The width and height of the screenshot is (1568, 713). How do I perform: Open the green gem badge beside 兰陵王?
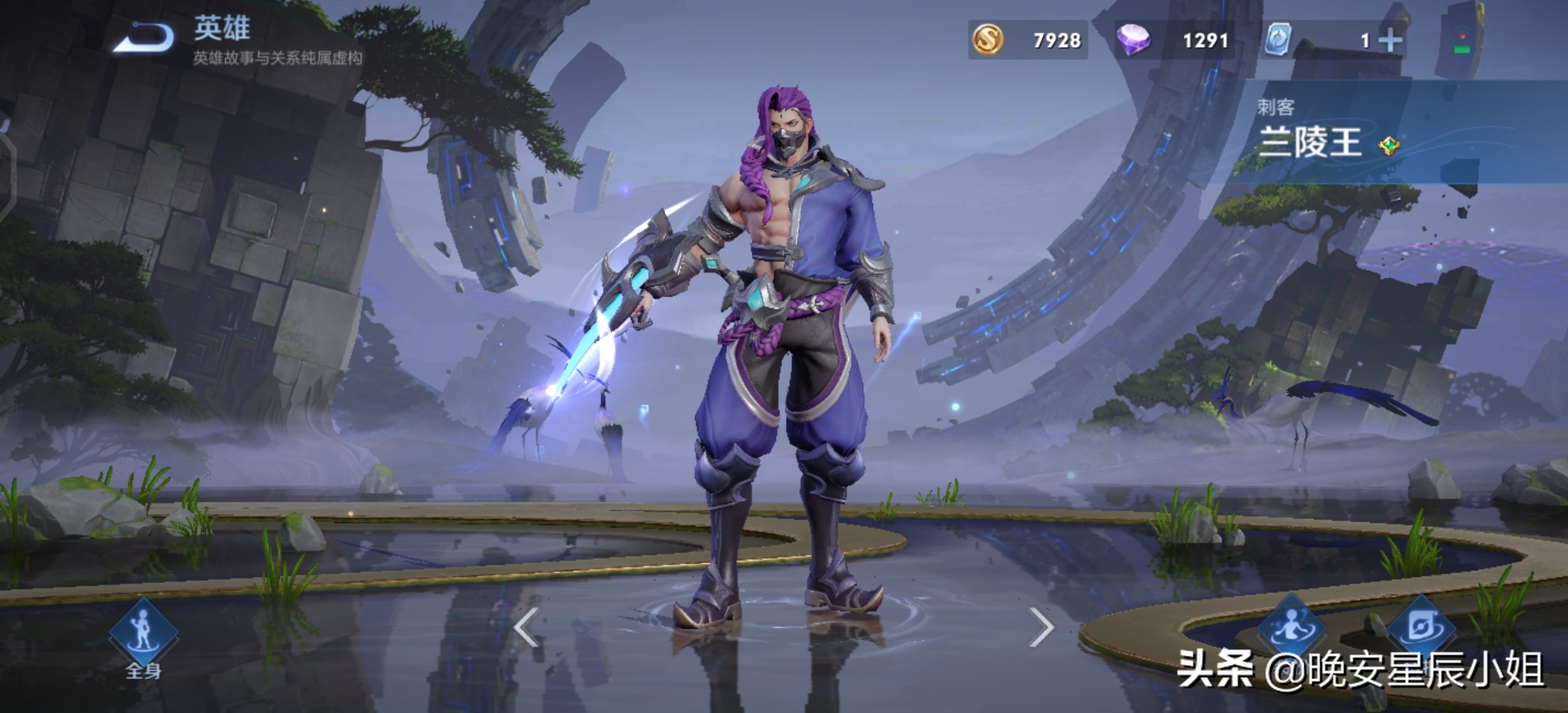coord(1389,146)
